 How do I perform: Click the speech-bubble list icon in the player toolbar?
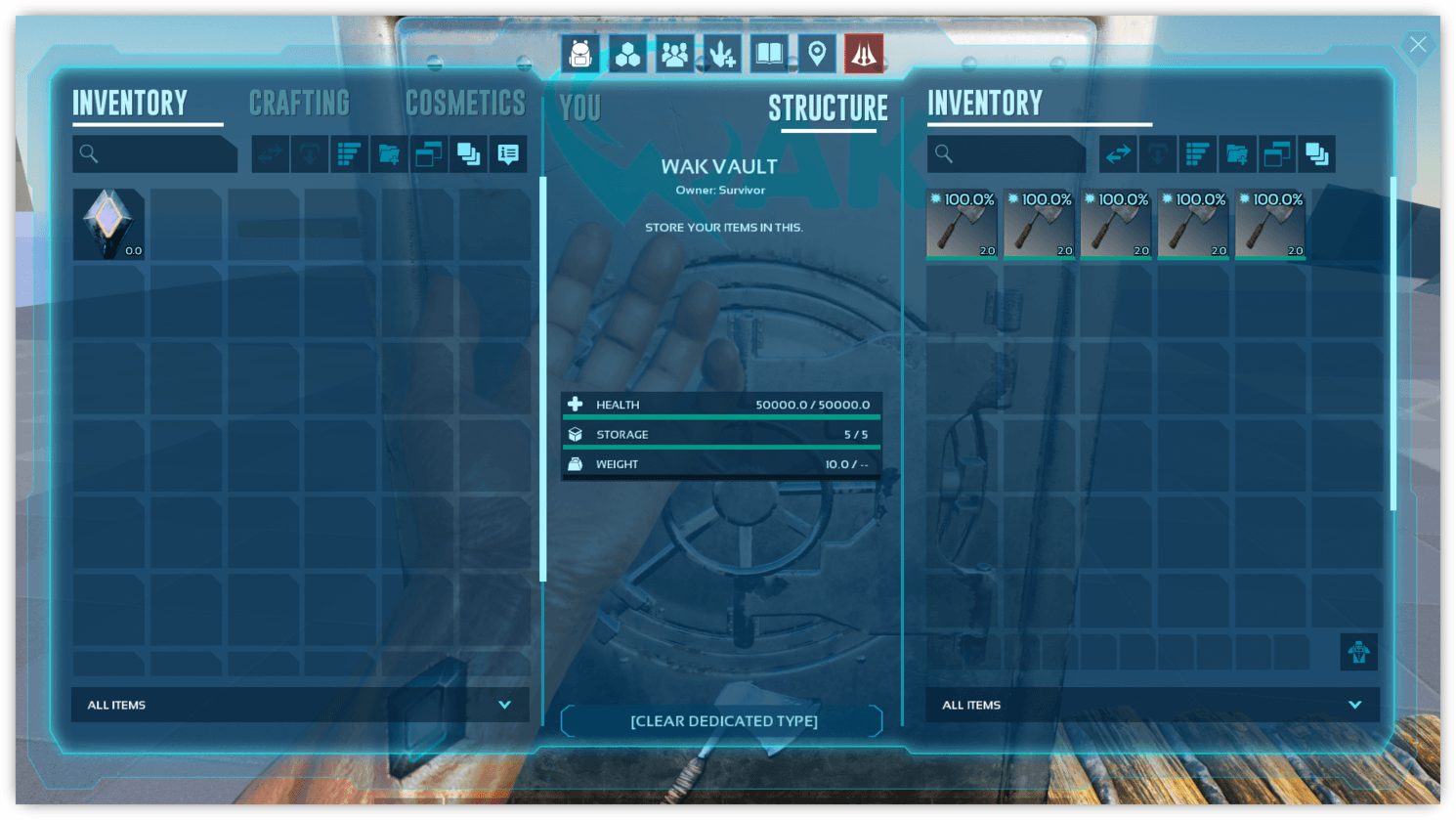pos(508,153)
